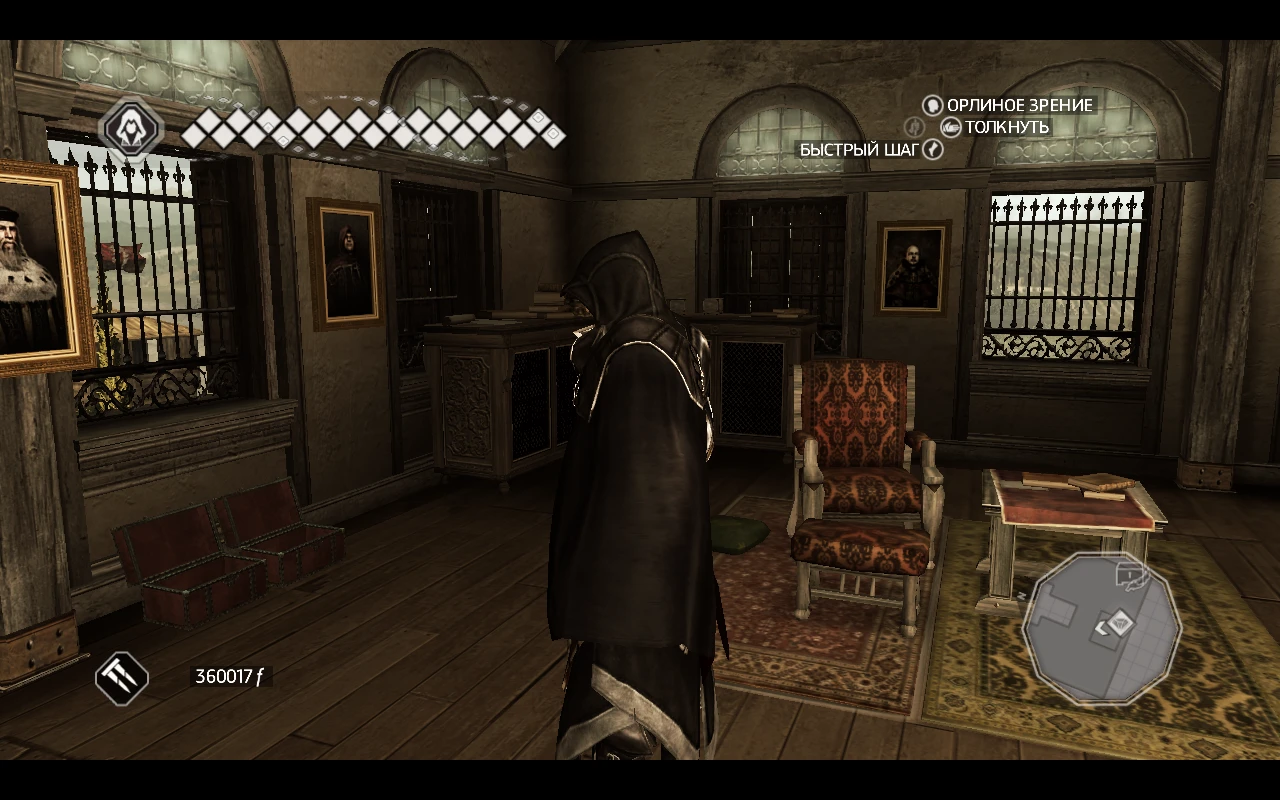Screen dimensions: 1280x800
Task: Select the Eagle Vision head icon
Action: point(932,106)
